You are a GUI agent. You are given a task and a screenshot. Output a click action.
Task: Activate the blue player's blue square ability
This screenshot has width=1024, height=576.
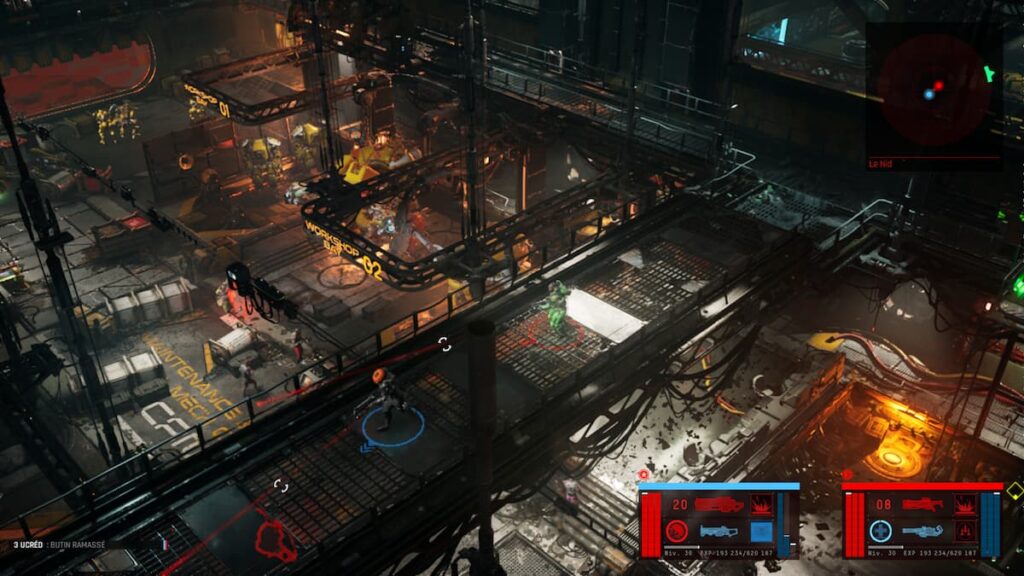761,531
